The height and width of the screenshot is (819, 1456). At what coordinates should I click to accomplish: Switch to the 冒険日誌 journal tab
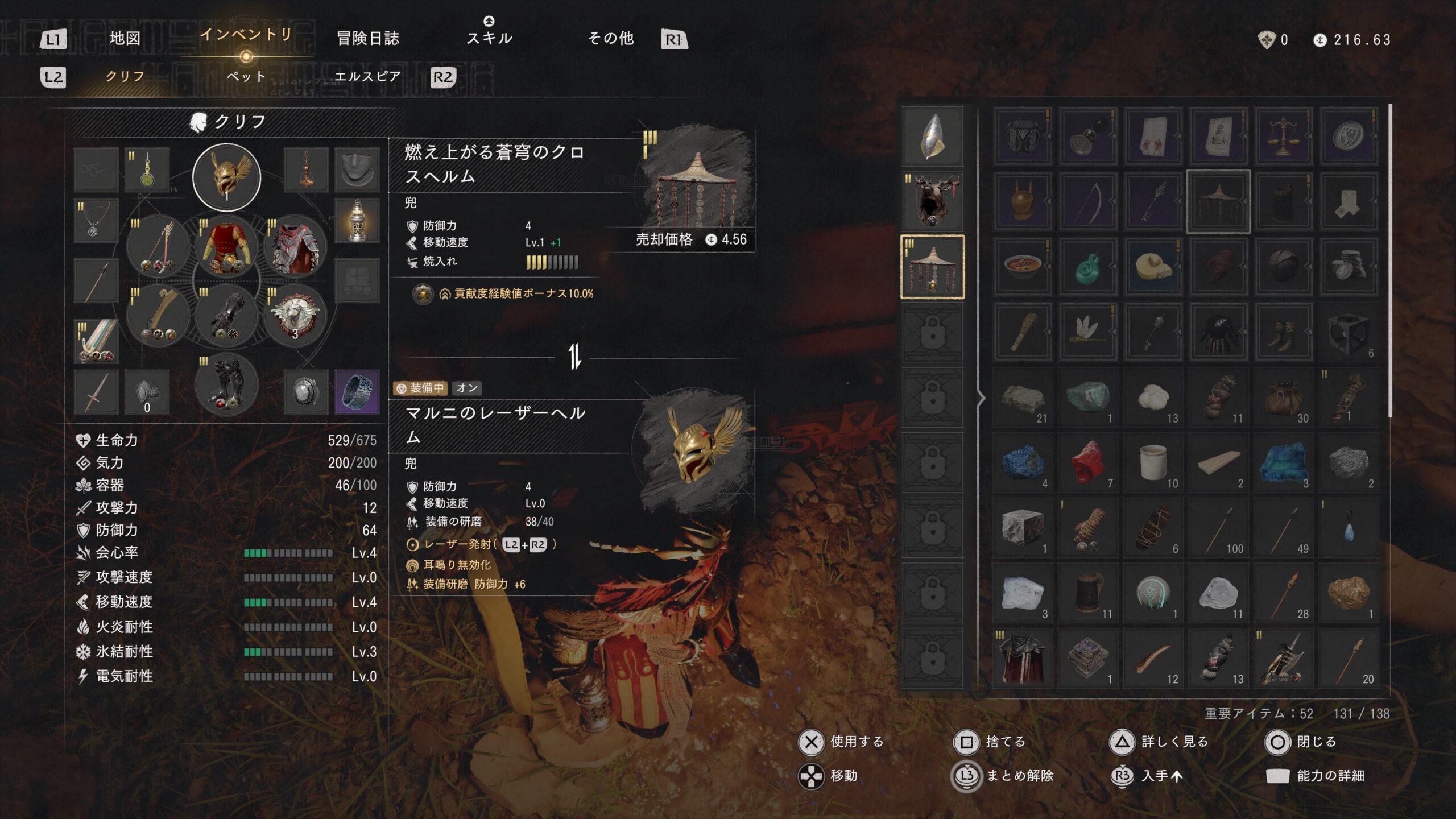[x=368, y=38]
